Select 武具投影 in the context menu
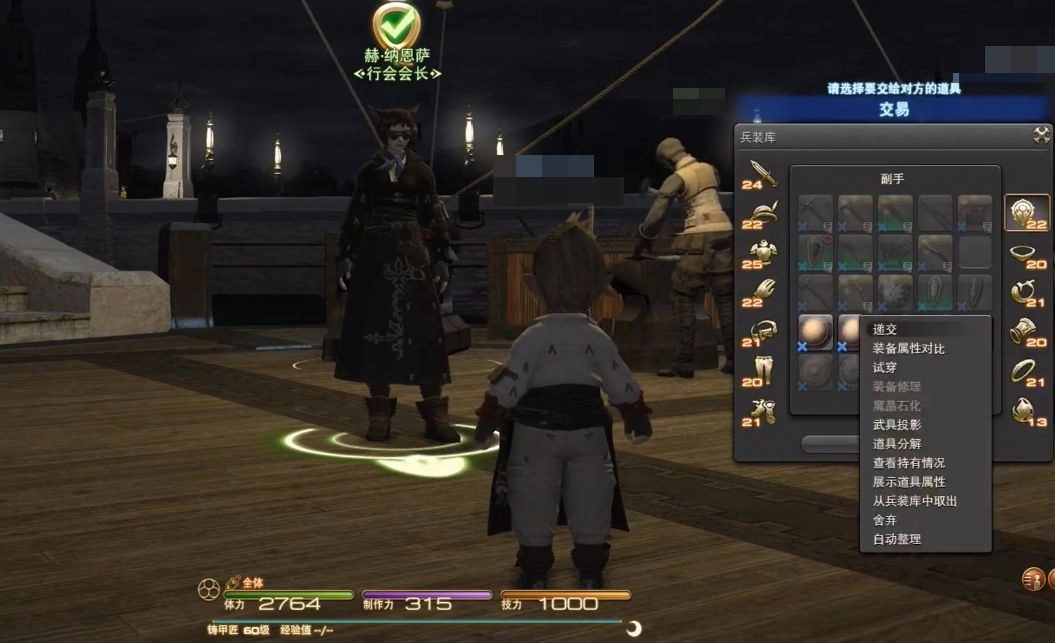 (896, 424)
